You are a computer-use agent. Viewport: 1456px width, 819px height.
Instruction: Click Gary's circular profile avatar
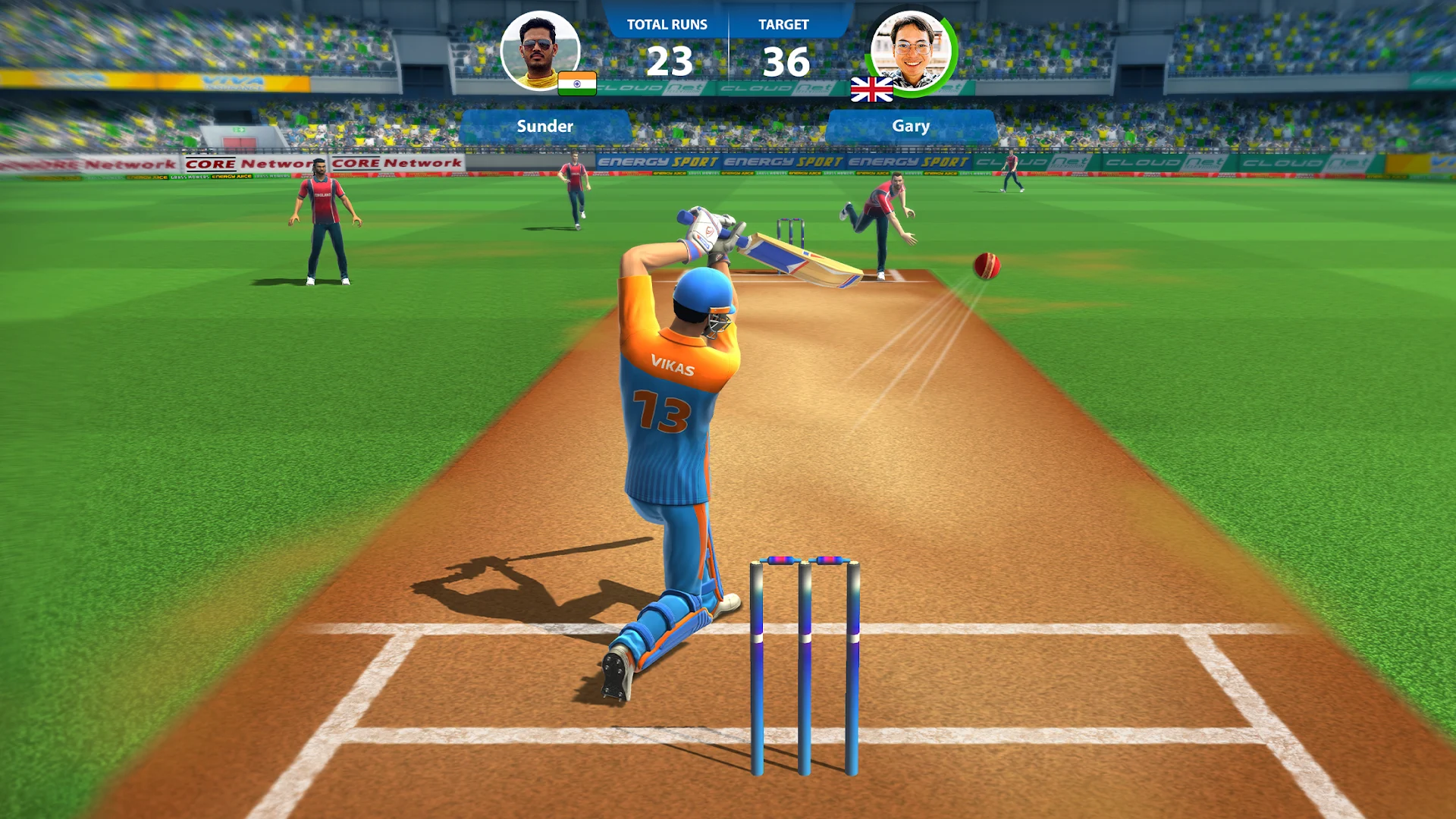[912, 52]
